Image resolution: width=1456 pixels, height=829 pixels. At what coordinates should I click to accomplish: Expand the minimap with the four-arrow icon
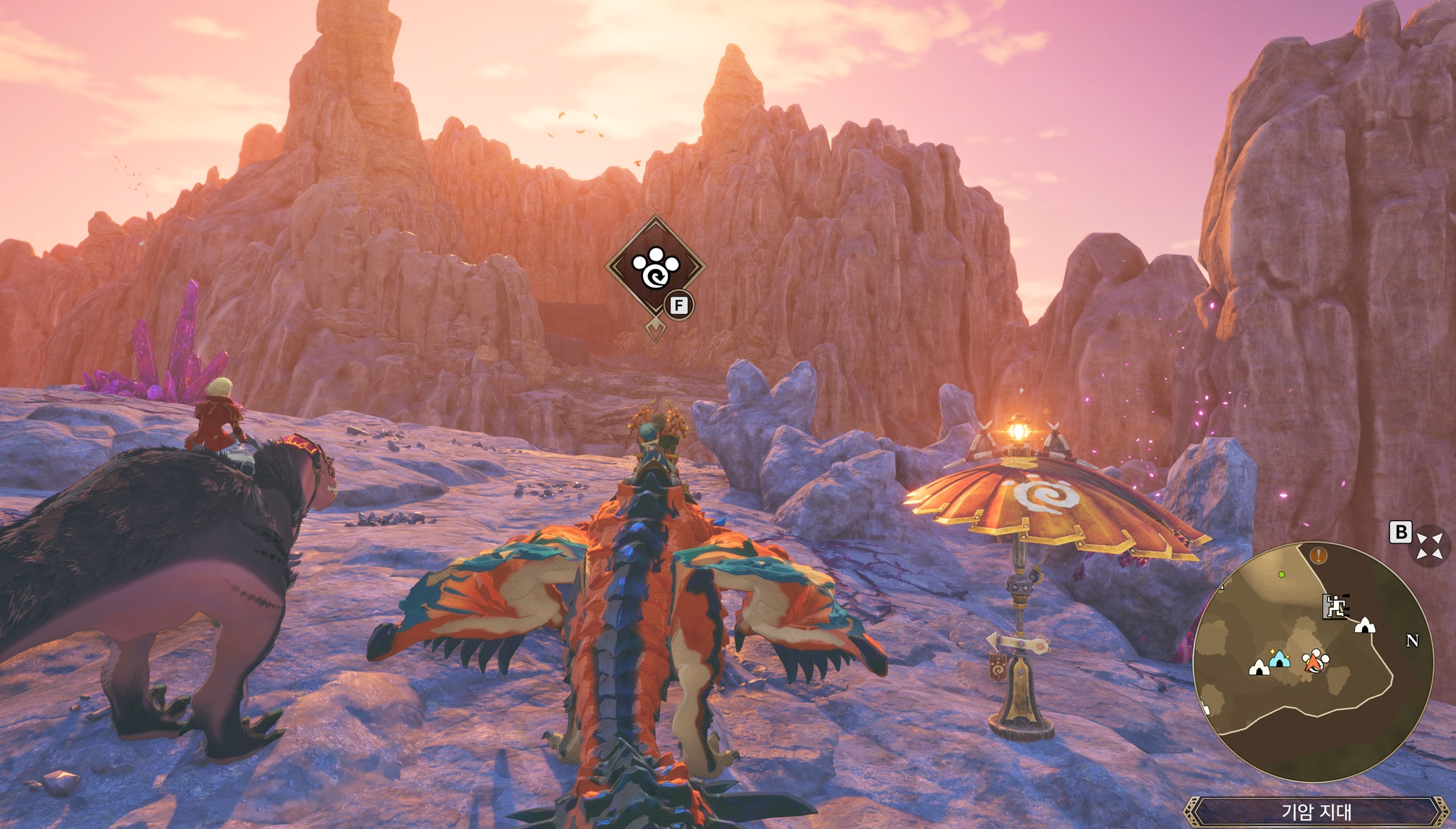(1429, 545)
